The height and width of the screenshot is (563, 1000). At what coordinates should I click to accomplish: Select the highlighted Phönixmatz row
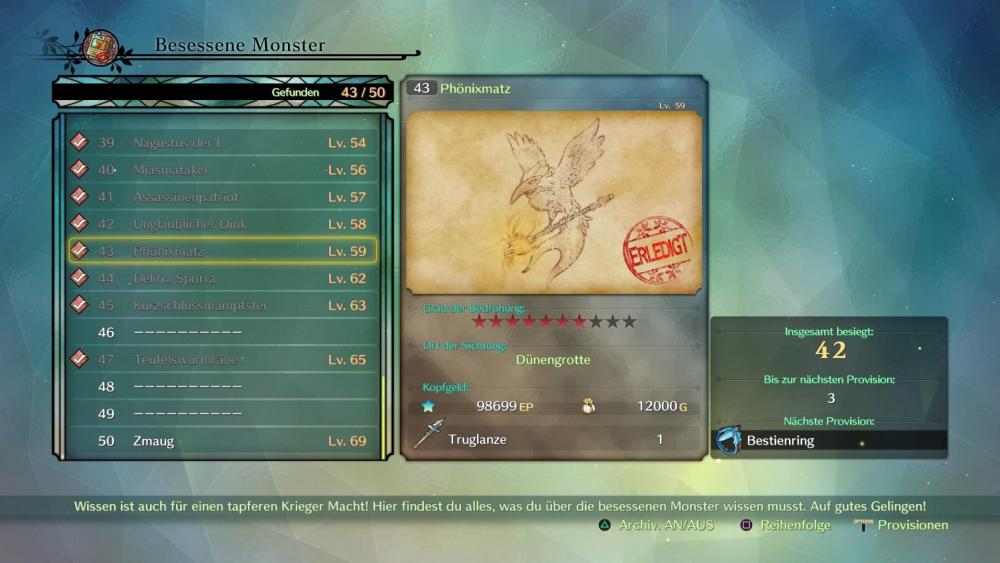[222, 251]
